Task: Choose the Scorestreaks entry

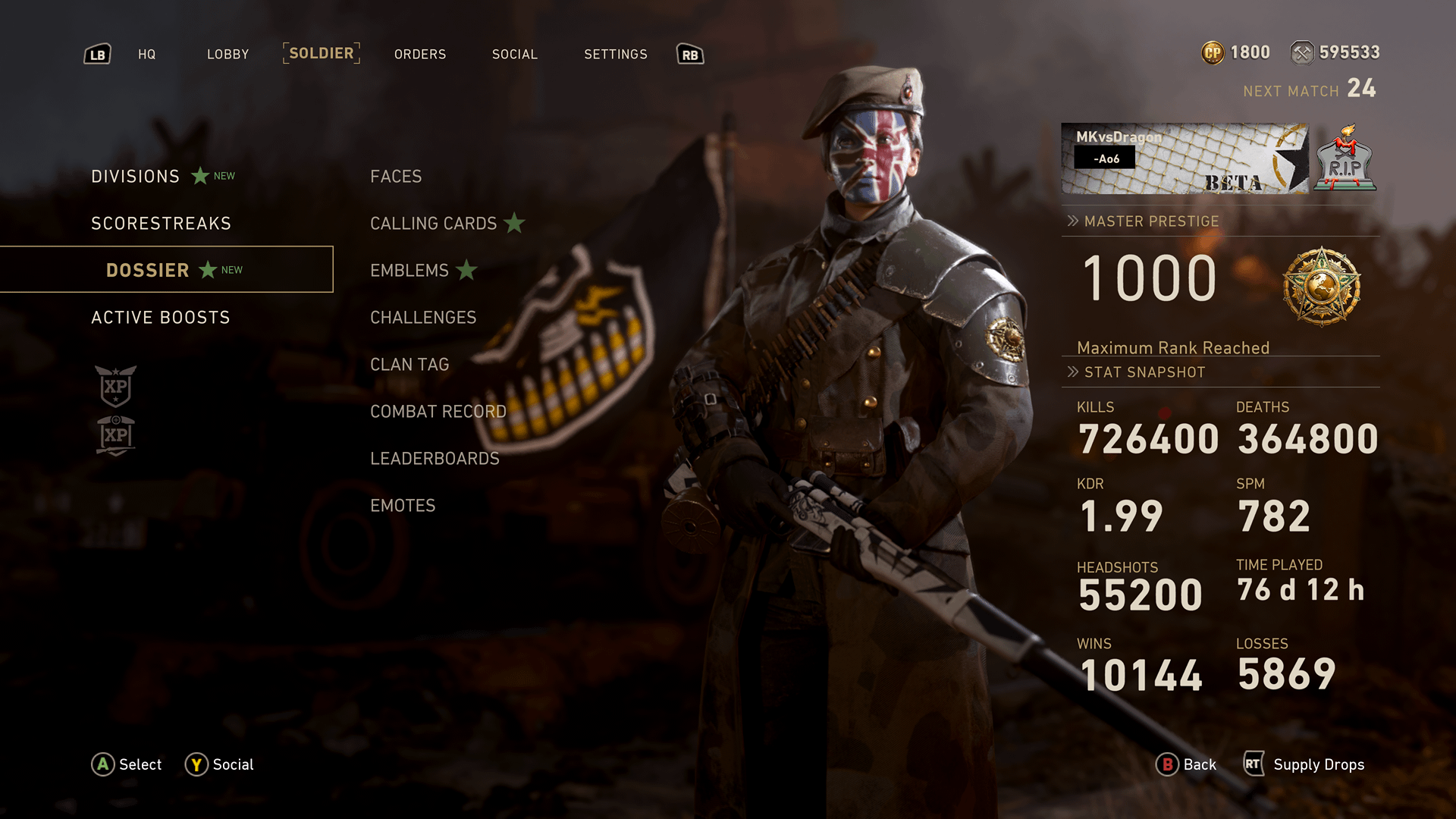Action: tap(161, 224)
